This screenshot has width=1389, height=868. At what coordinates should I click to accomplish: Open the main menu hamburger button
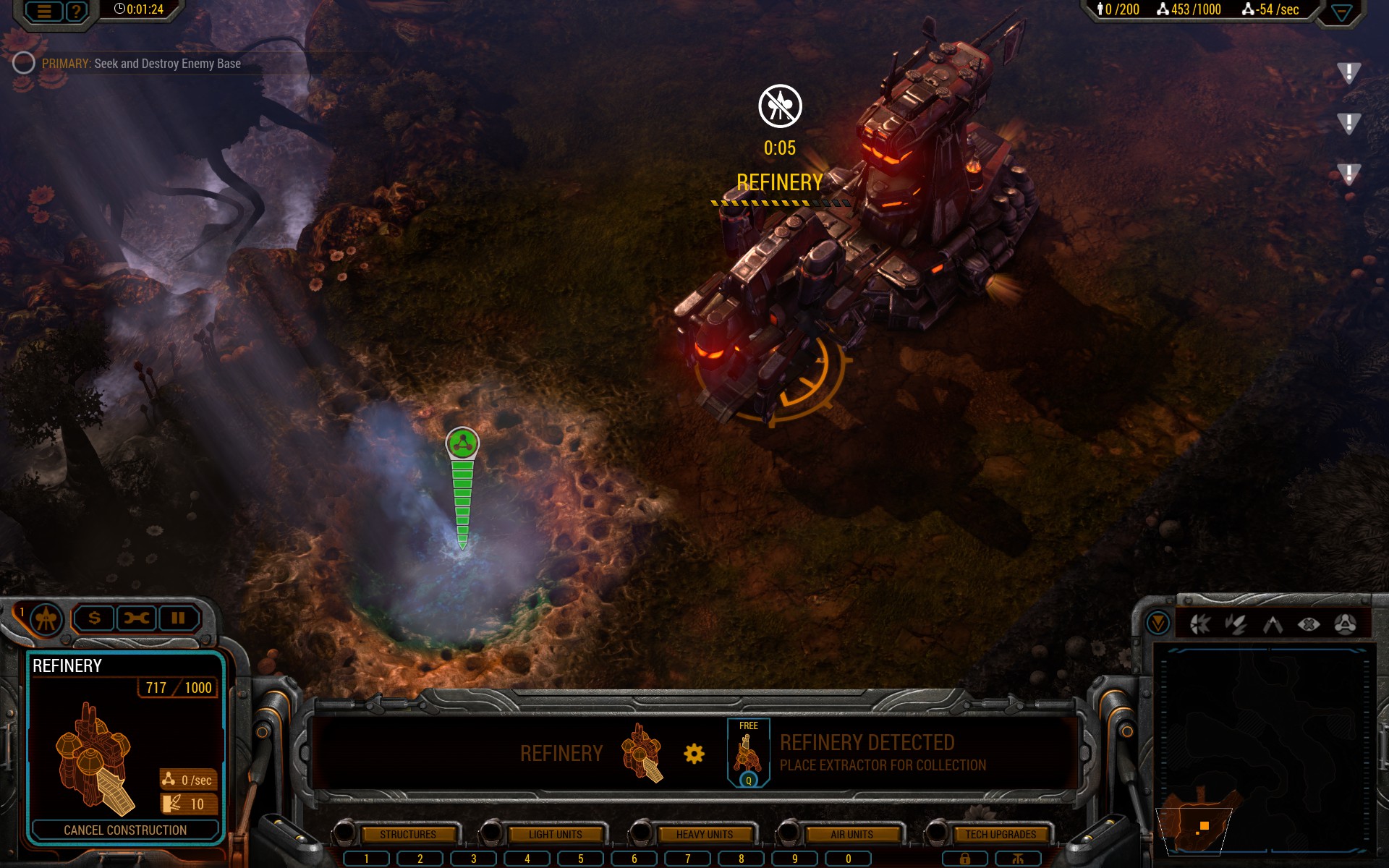44,11
